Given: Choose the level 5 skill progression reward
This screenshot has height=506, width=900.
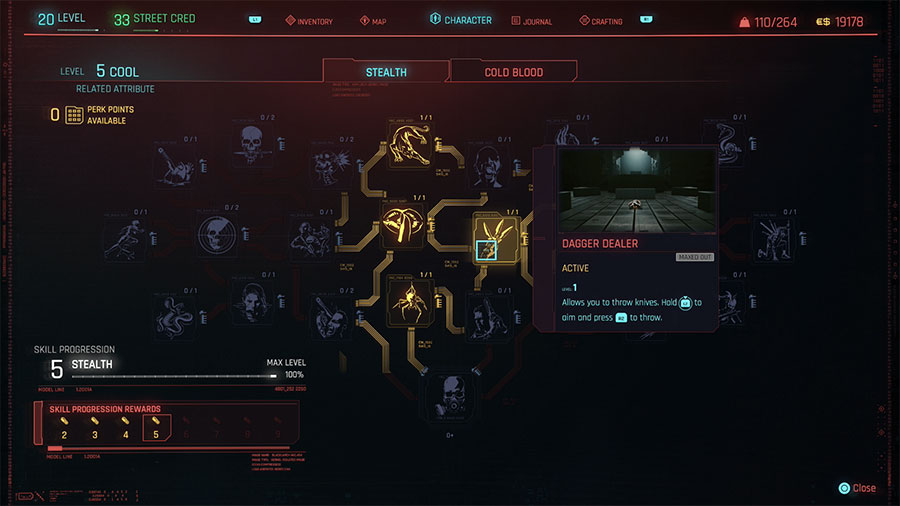Looking at the screenshot, I should point(155,429).
